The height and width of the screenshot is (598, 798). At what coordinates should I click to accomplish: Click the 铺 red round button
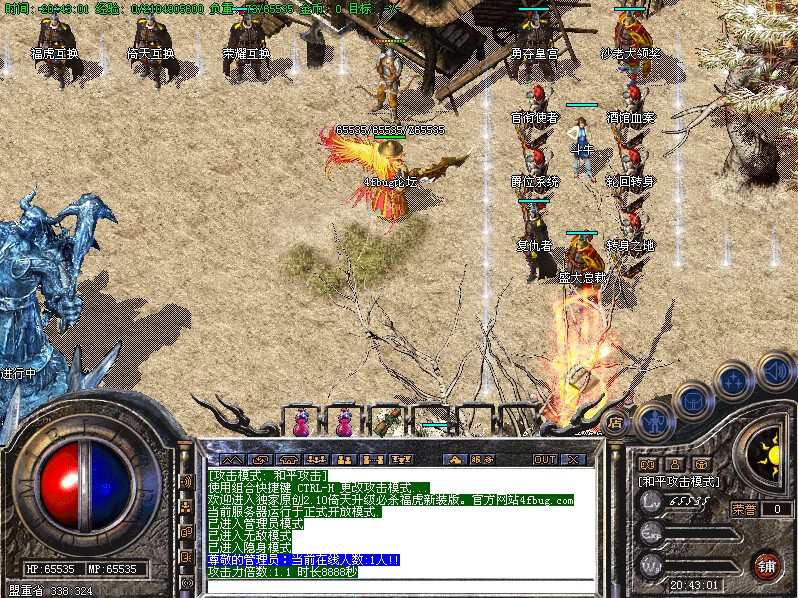pyautogui.click(x=767, y=565)
